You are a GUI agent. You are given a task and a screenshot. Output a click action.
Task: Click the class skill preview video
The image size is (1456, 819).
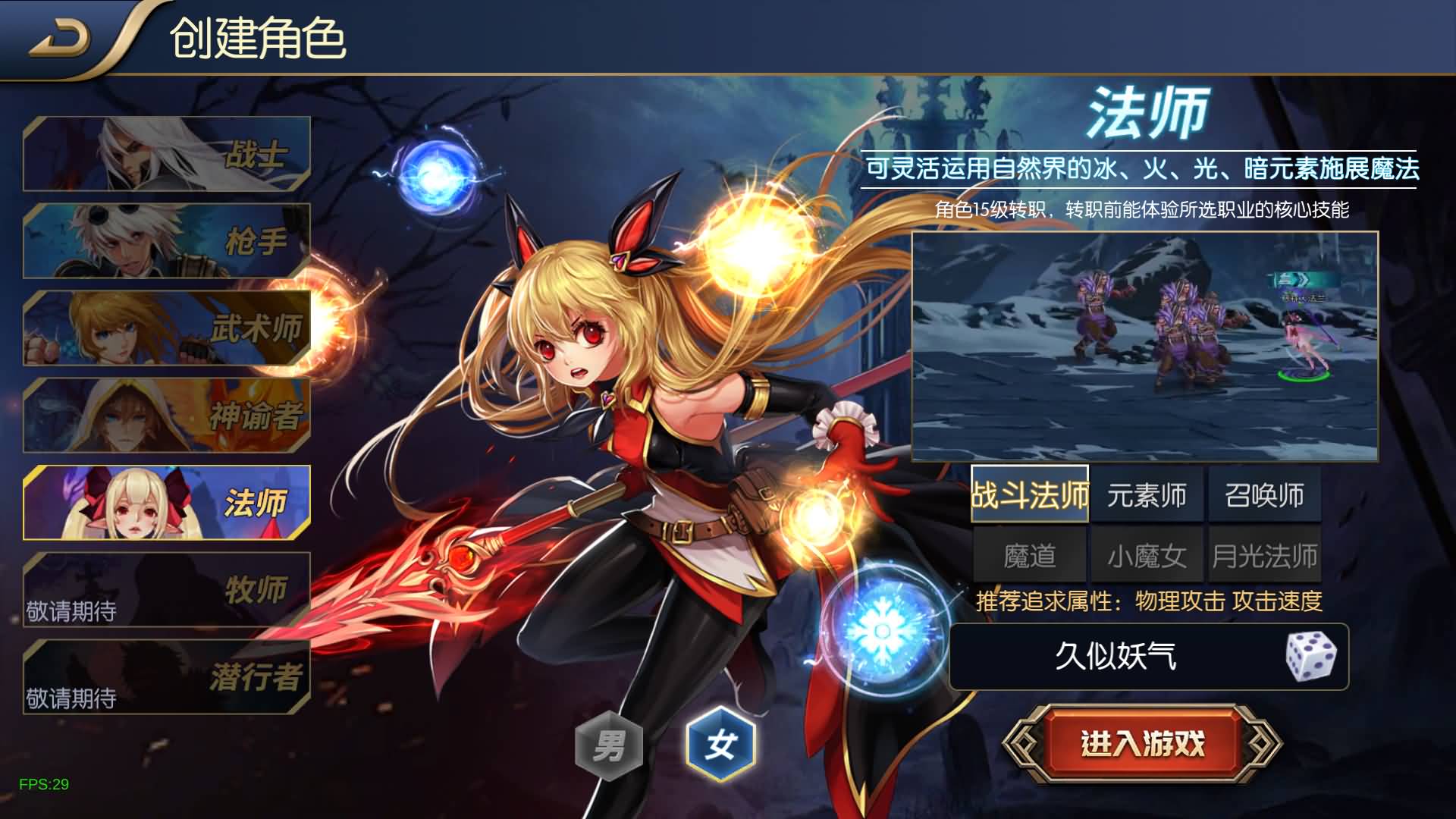pyautogui.click(x=1144, y=347)
